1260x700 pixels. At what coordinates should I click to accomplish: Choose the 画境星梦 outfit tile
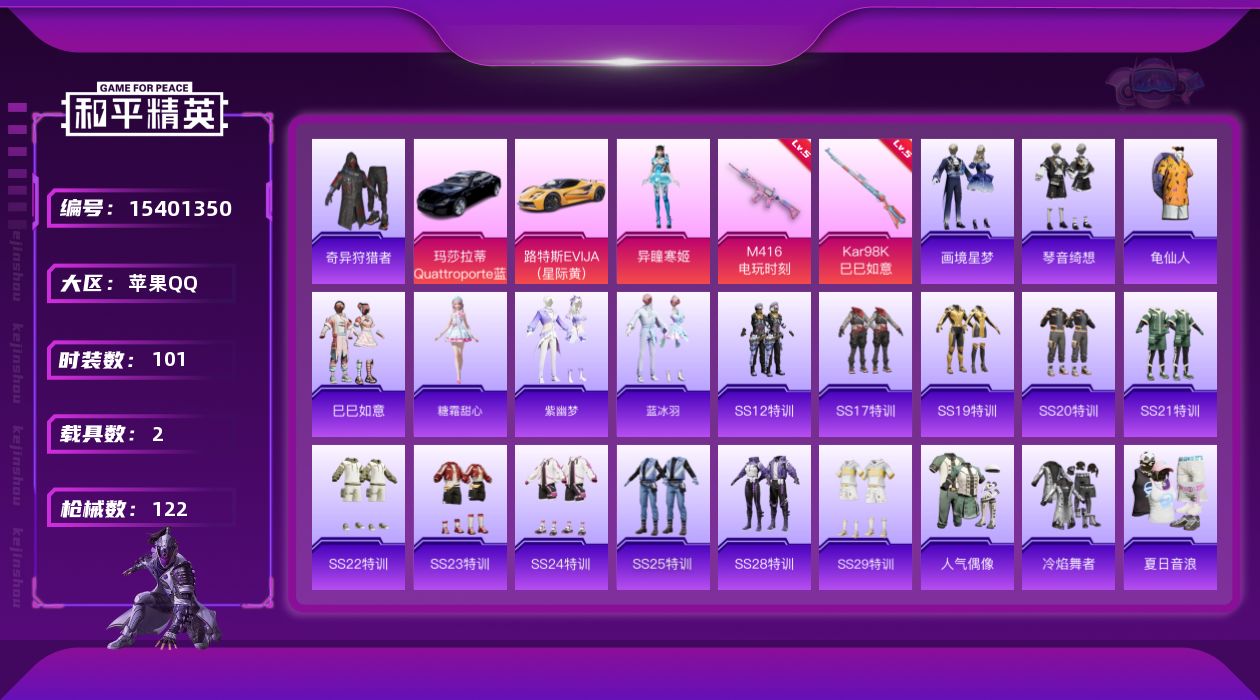[x=967, y=211]
